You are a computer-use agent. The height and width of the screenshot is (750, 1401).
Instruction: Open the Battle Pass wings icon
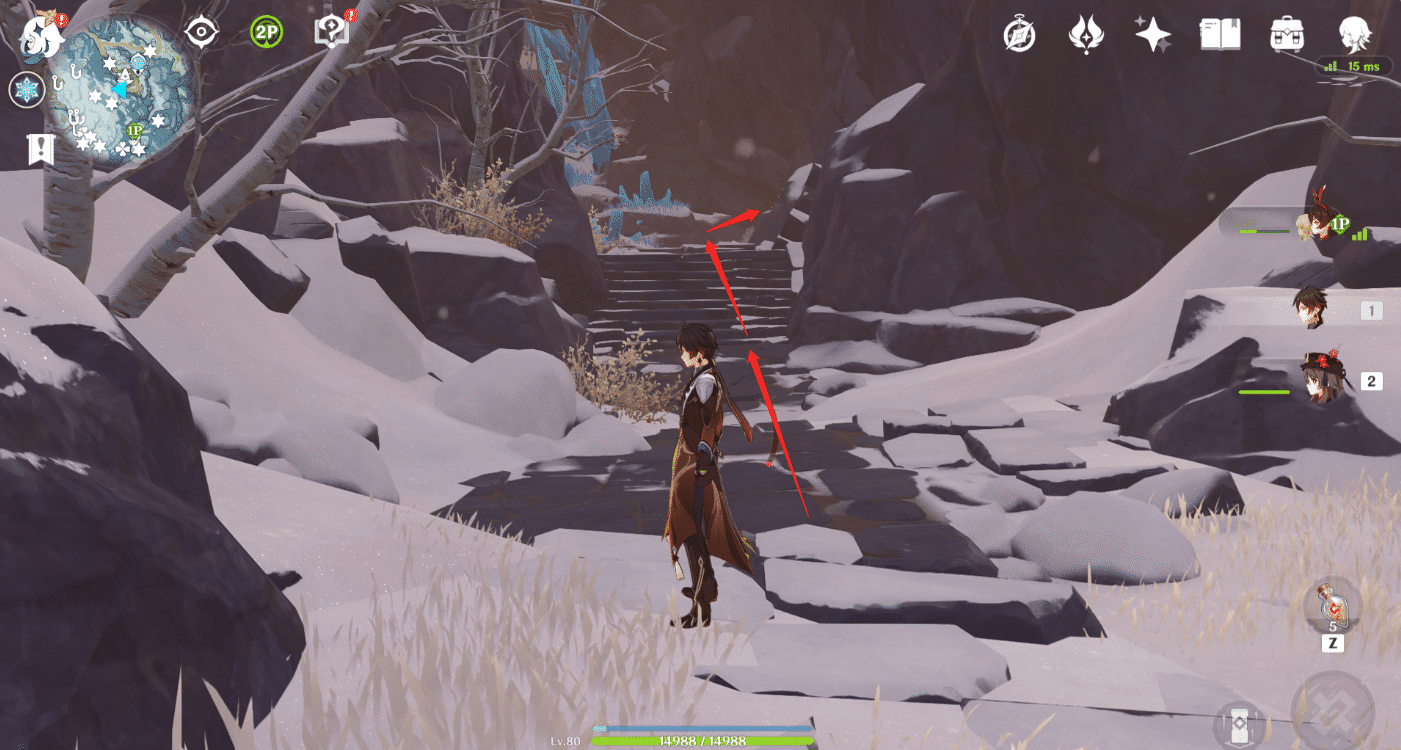[1086, 35]
